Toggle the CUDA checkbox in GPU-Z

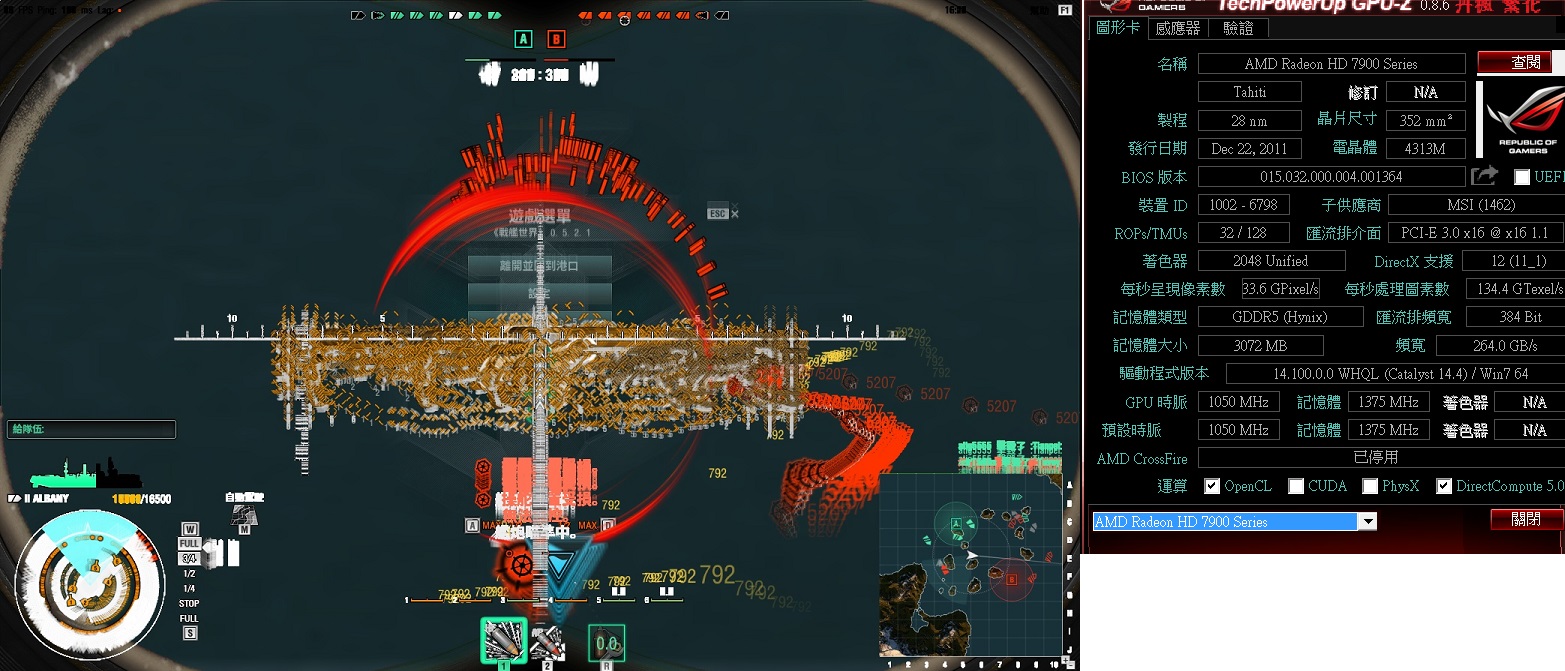(x=1296, y=486)
